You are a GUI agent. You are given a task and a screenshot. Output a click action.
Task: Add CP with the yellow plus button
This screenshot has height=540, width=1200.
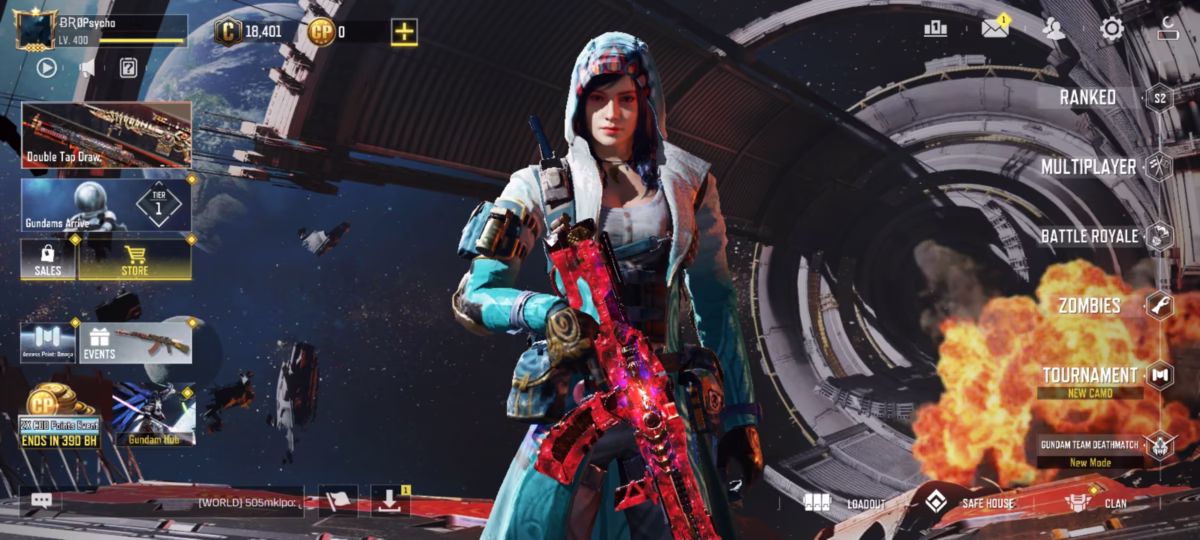coord(404,32)
